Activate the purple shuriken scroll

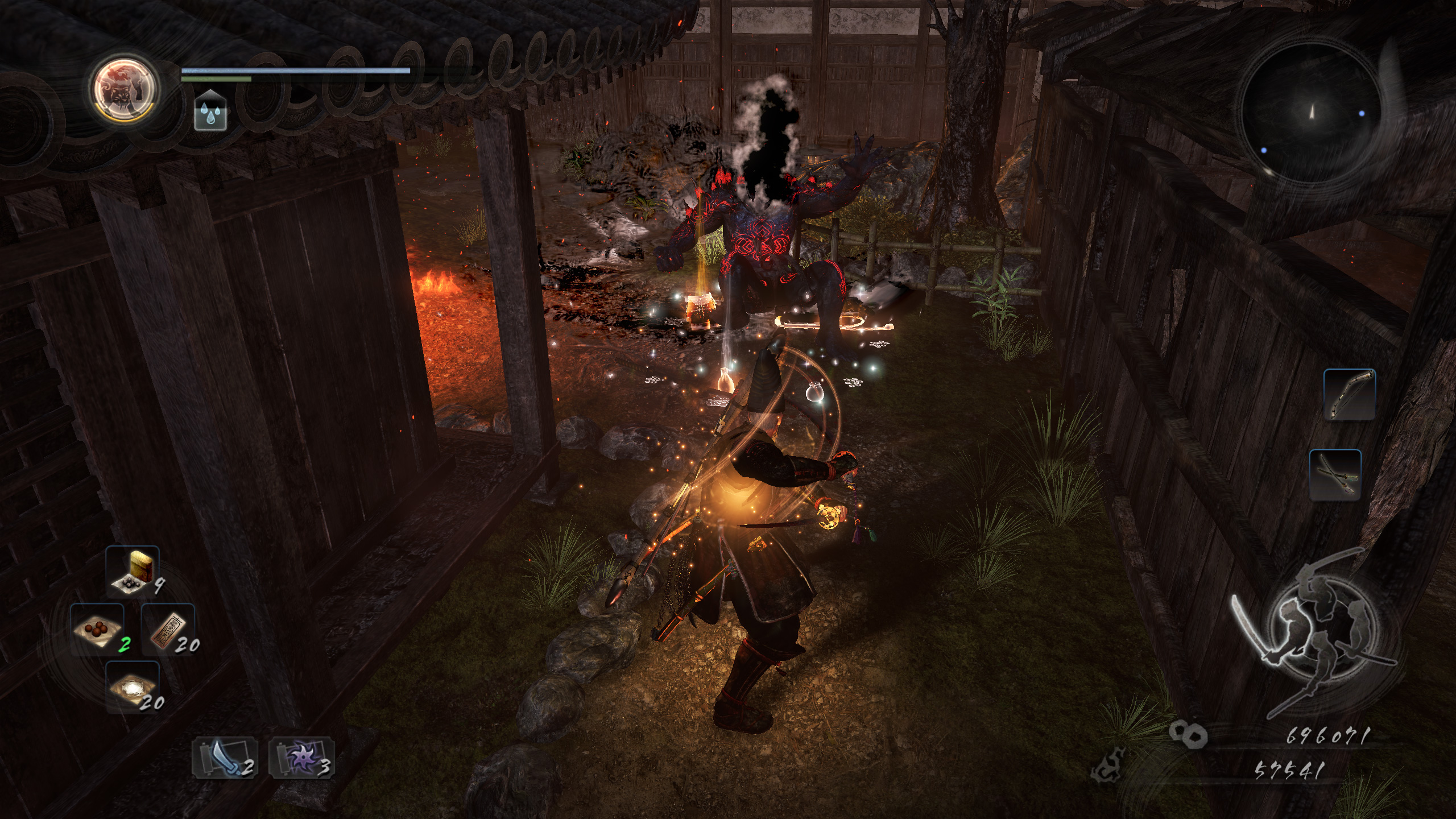pos(301,758)
